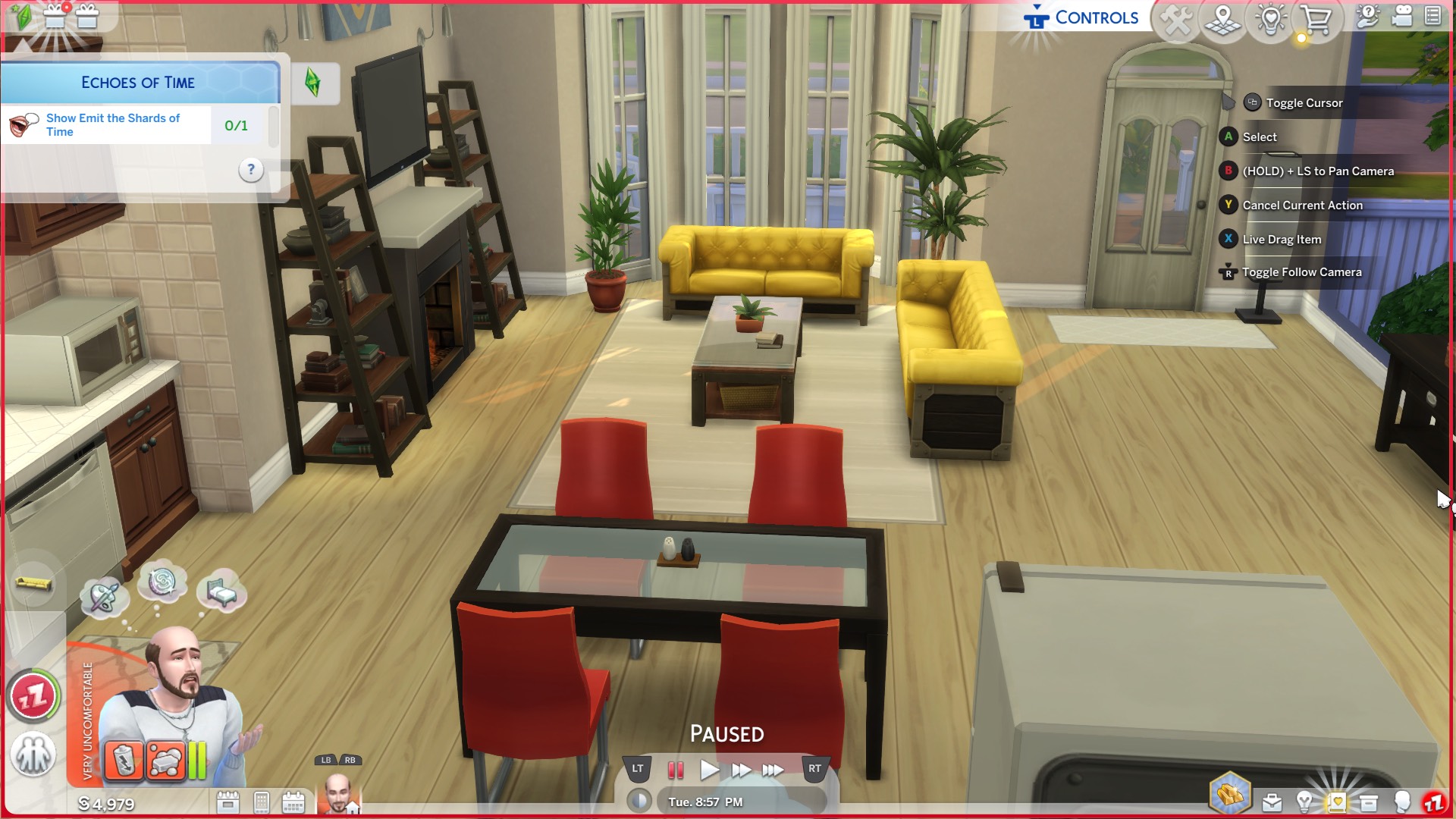
Task: Open the Simology head icon
Action: (1403, 802)
